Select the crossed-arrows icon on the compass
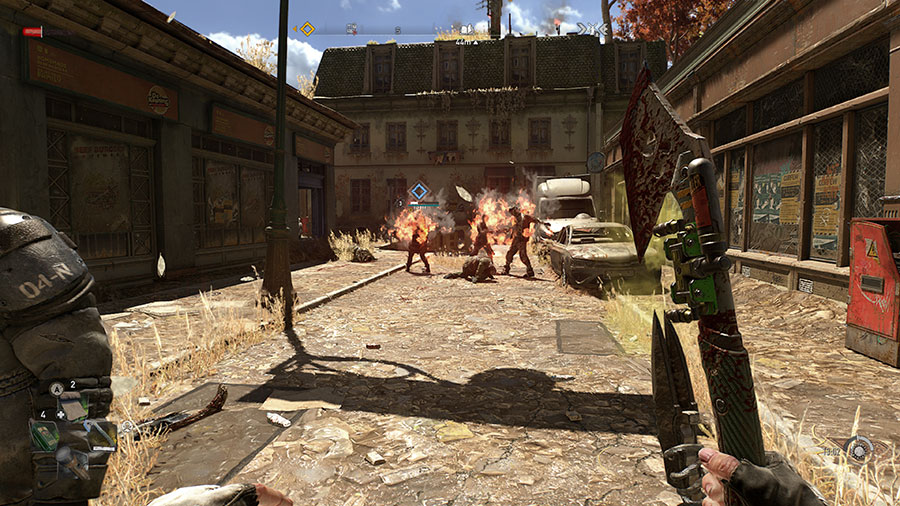The height and width of the screenshot is (506, 900). tap(591, 30)
